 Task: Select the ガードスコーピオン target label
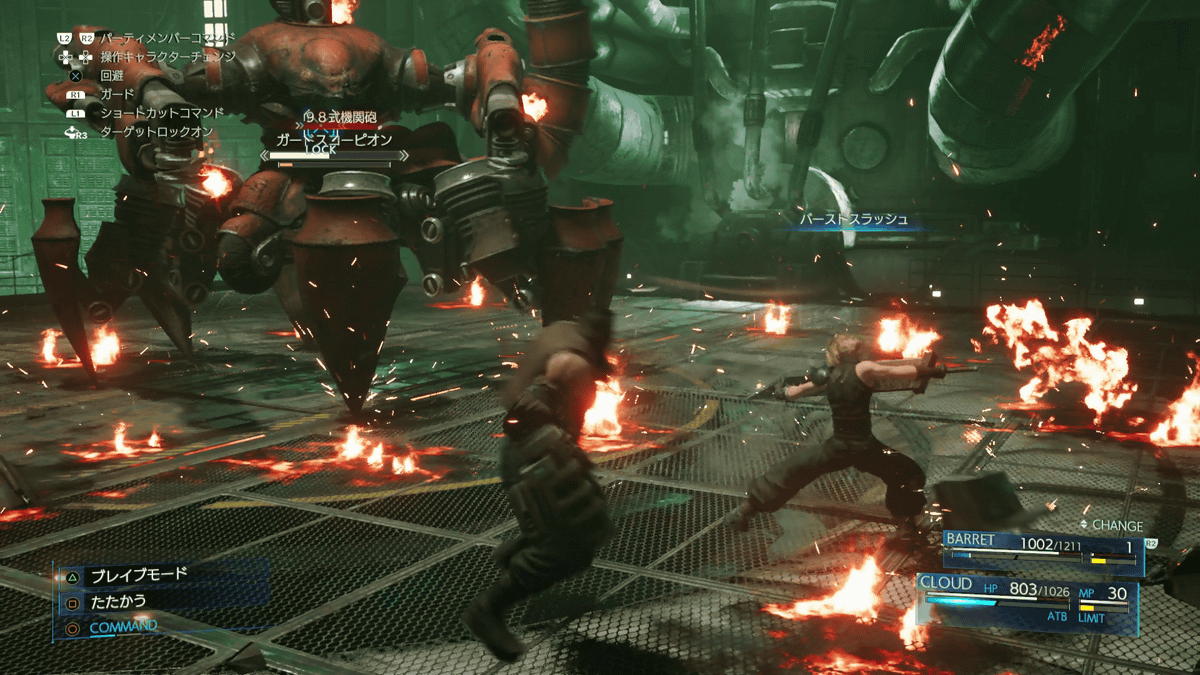click(334, 140)
